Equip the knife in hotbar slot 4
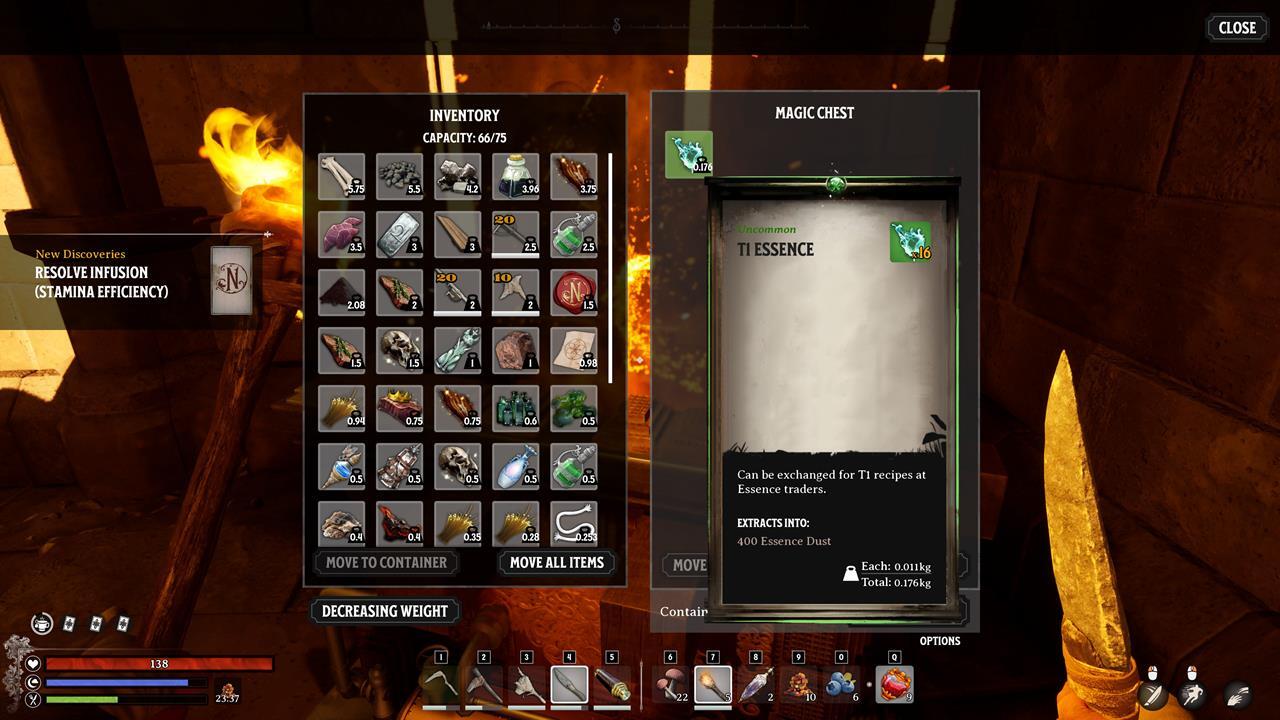 tap(569, 685)
